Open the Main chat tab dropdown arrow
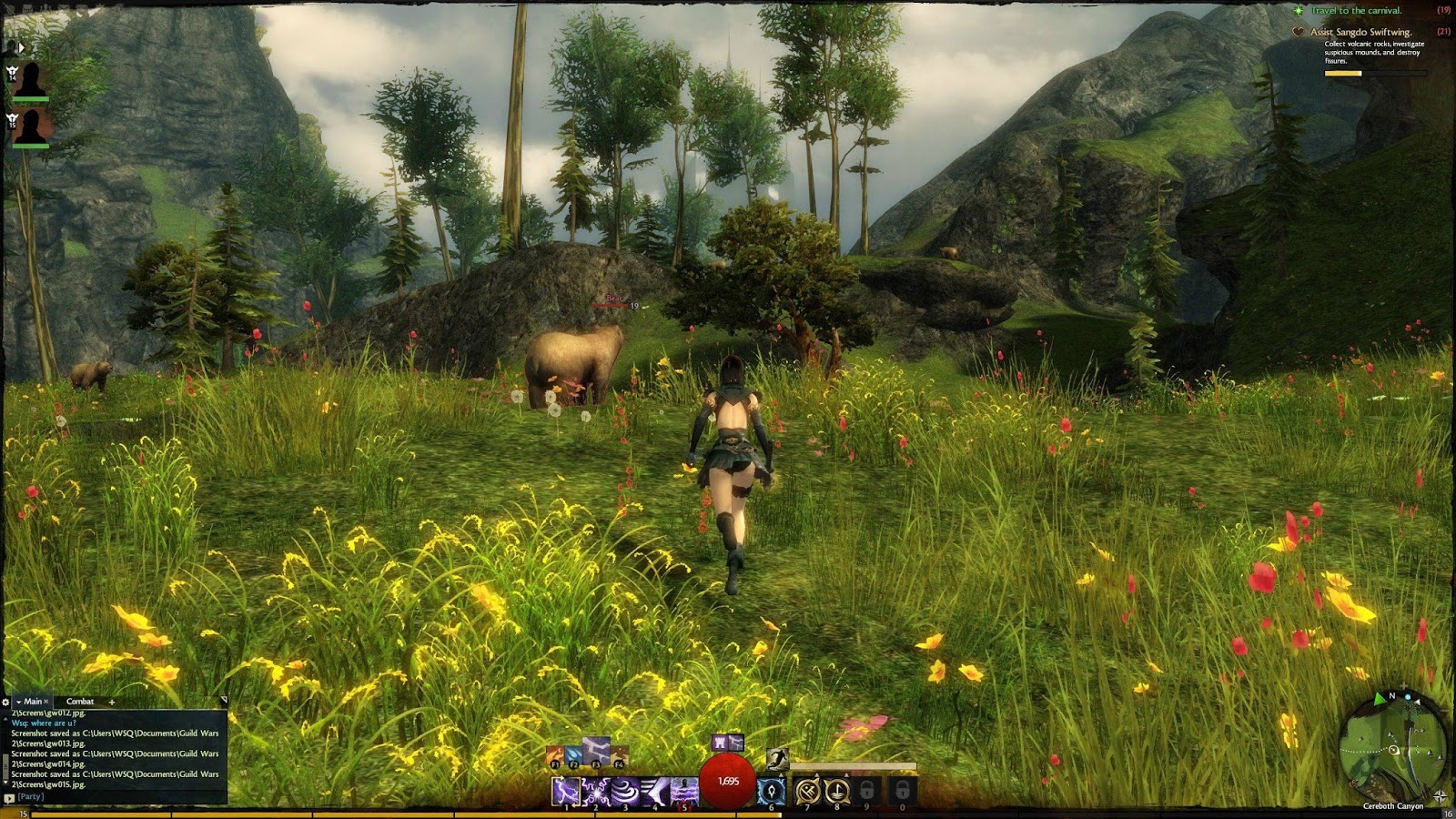Image resolution: width=1456 pixels, height=819 pixels. [x=18, y=702]
